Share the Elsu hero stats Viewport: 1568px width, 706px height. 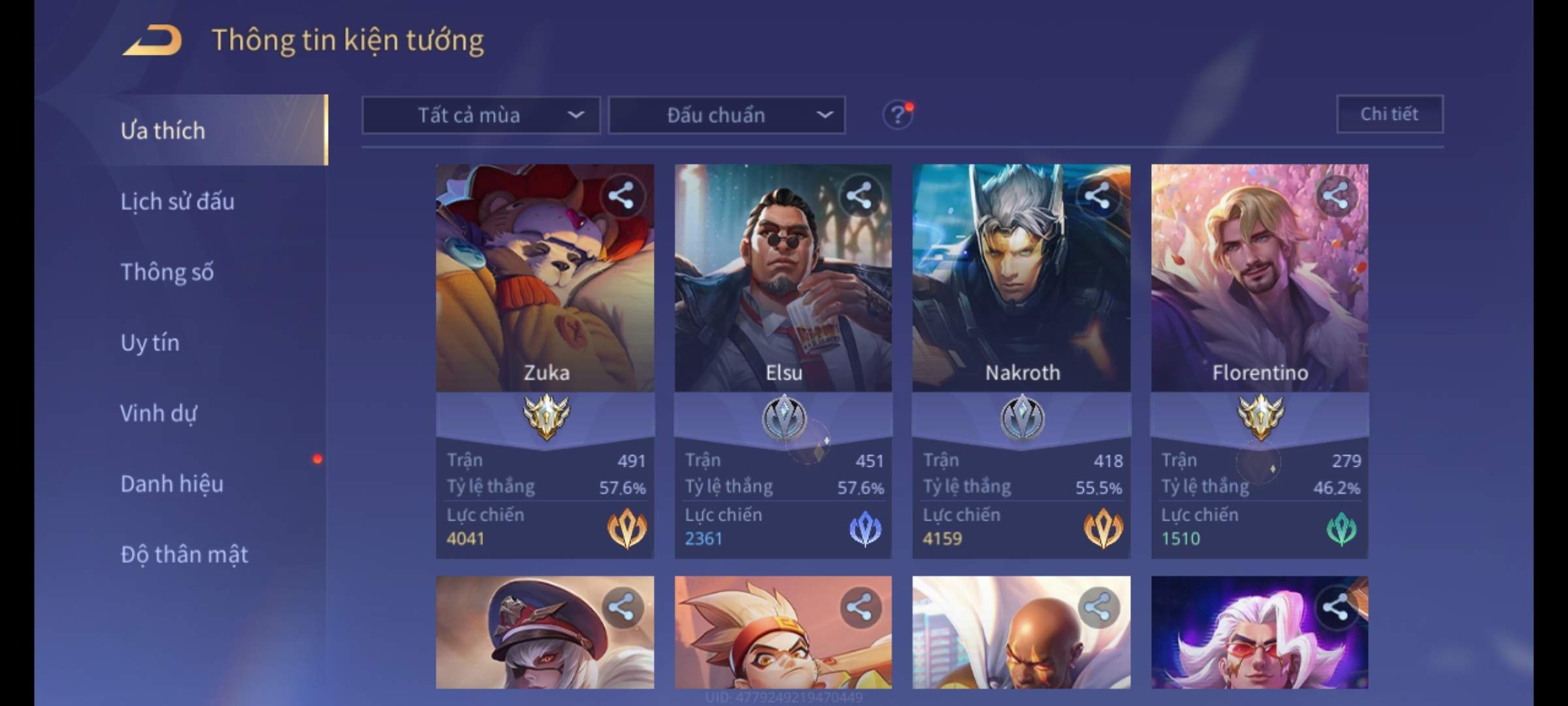pyautogui.click(x=859, y=195)
